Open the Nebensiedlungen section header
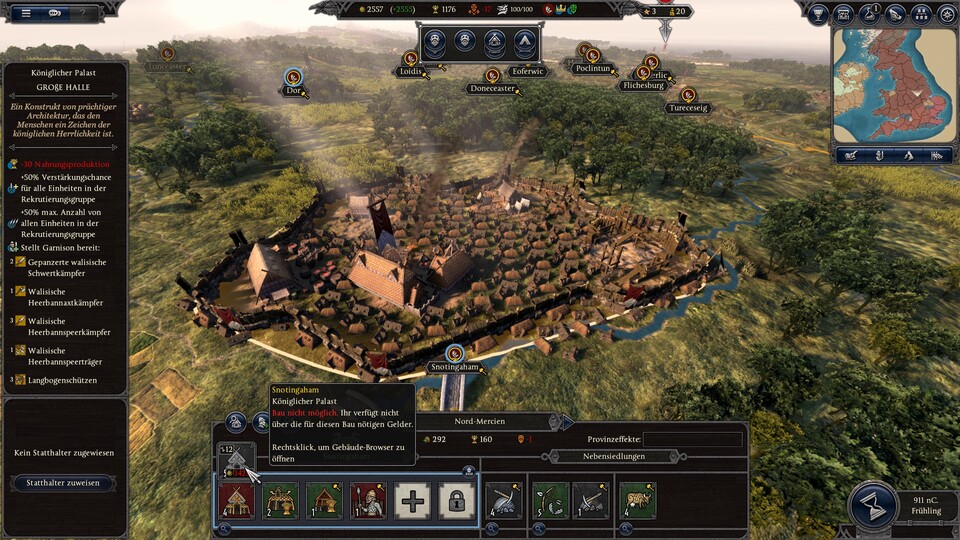Image resolution: width=960 pixels, height=540 pixels. pyautogui.click(x=614, y=456)
